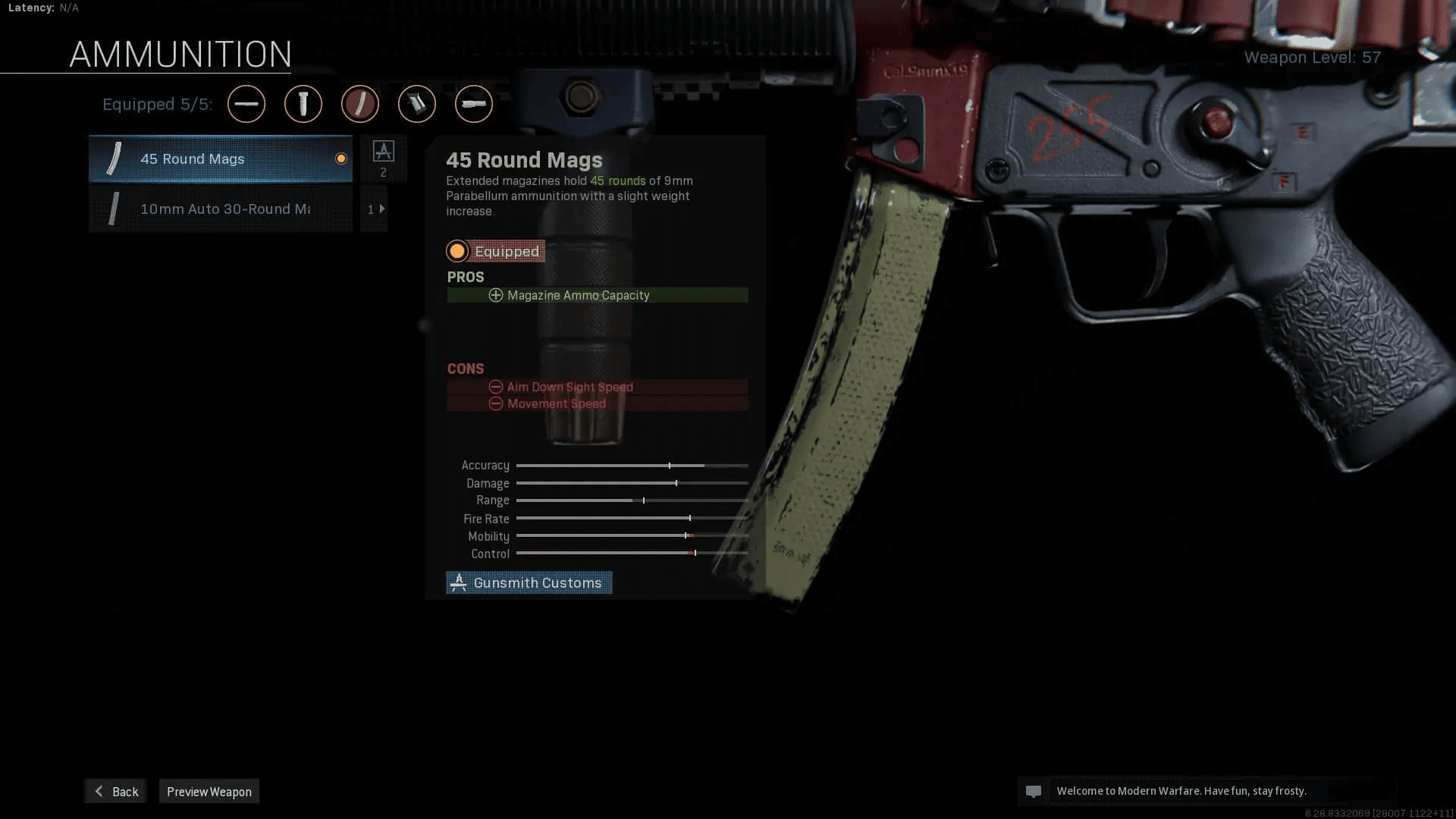The image size is (1456, 819).
Task: Expand the 10mm Auto 30-Round Mags variant arrow
Action: click(381, 209)
